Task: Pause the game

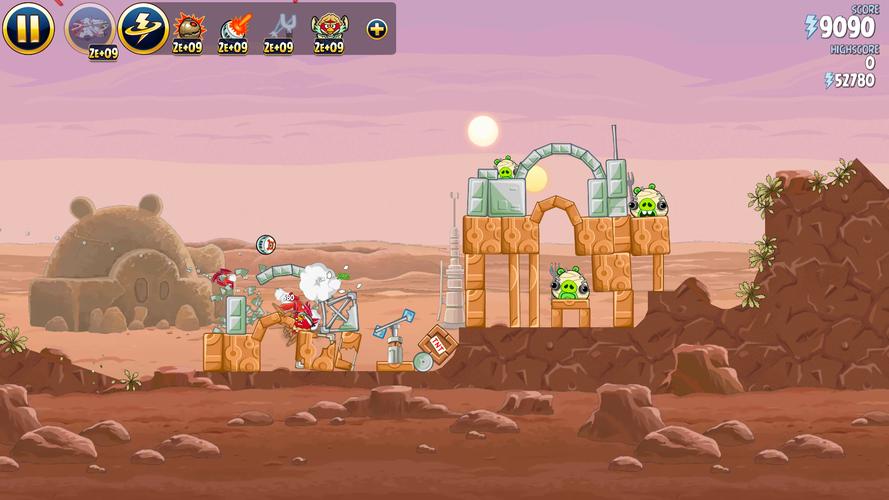Action: 27,29
